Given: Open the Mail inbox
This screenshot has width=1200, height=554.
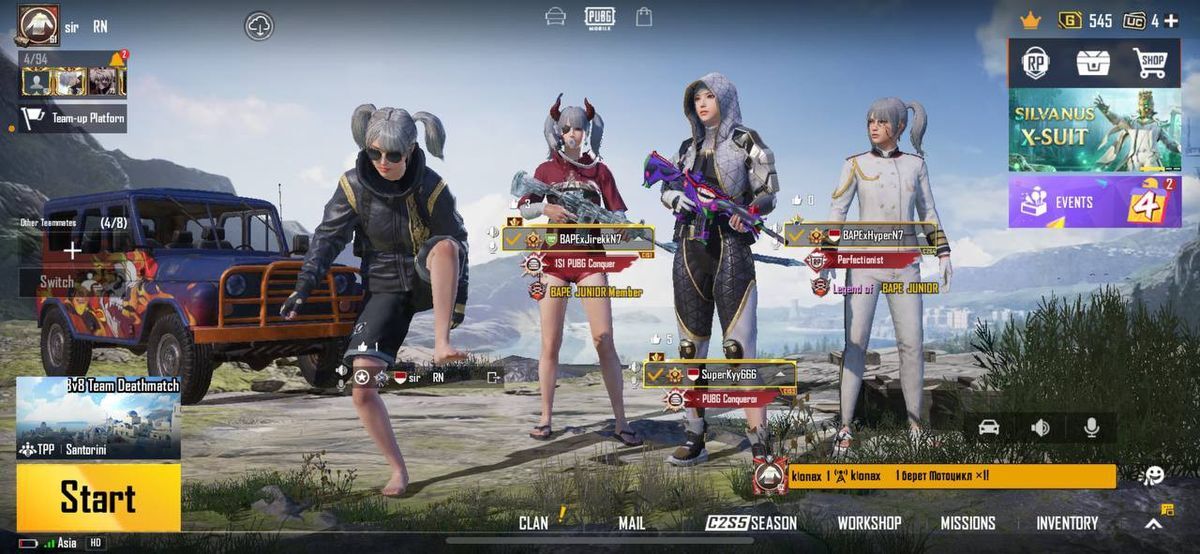Looking at the screenshot, I should click(631, 522).
